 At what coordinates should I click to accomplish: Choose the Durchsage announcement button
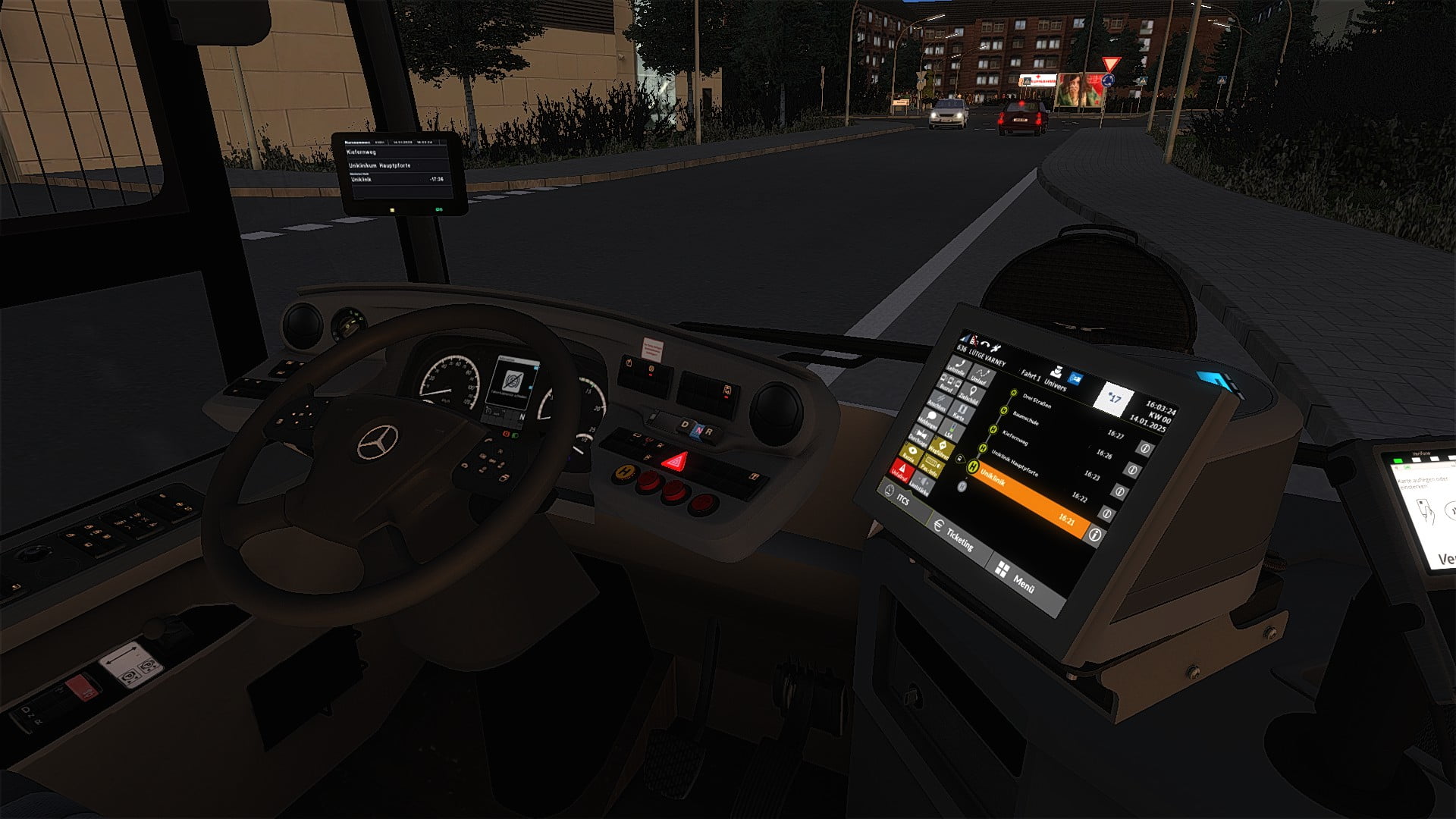[920, 438]
